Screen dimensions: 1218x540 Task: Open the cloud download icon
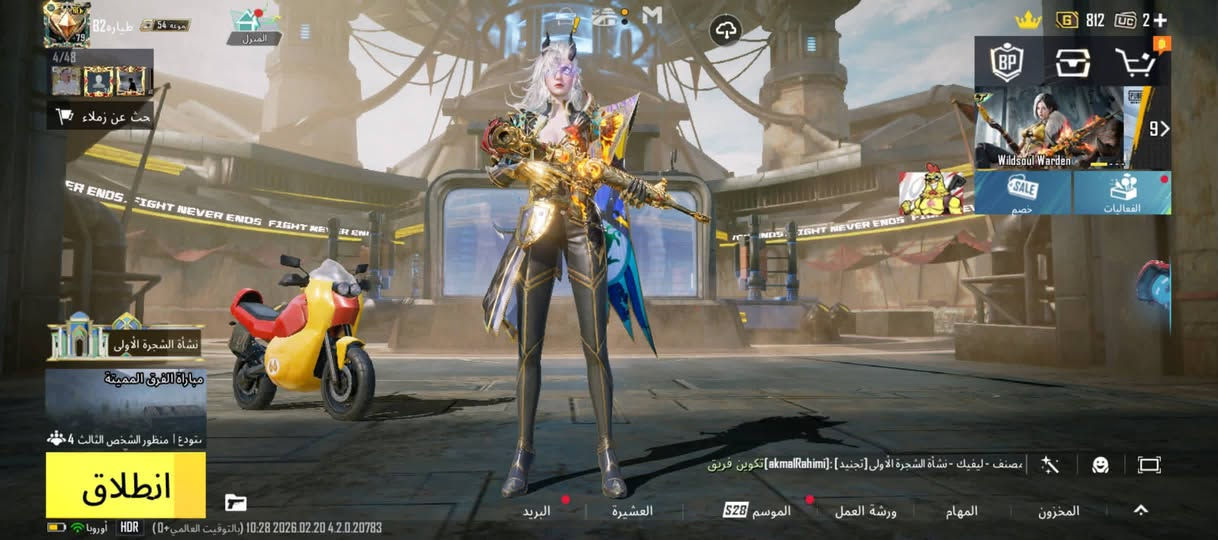[x=726, y=31]
